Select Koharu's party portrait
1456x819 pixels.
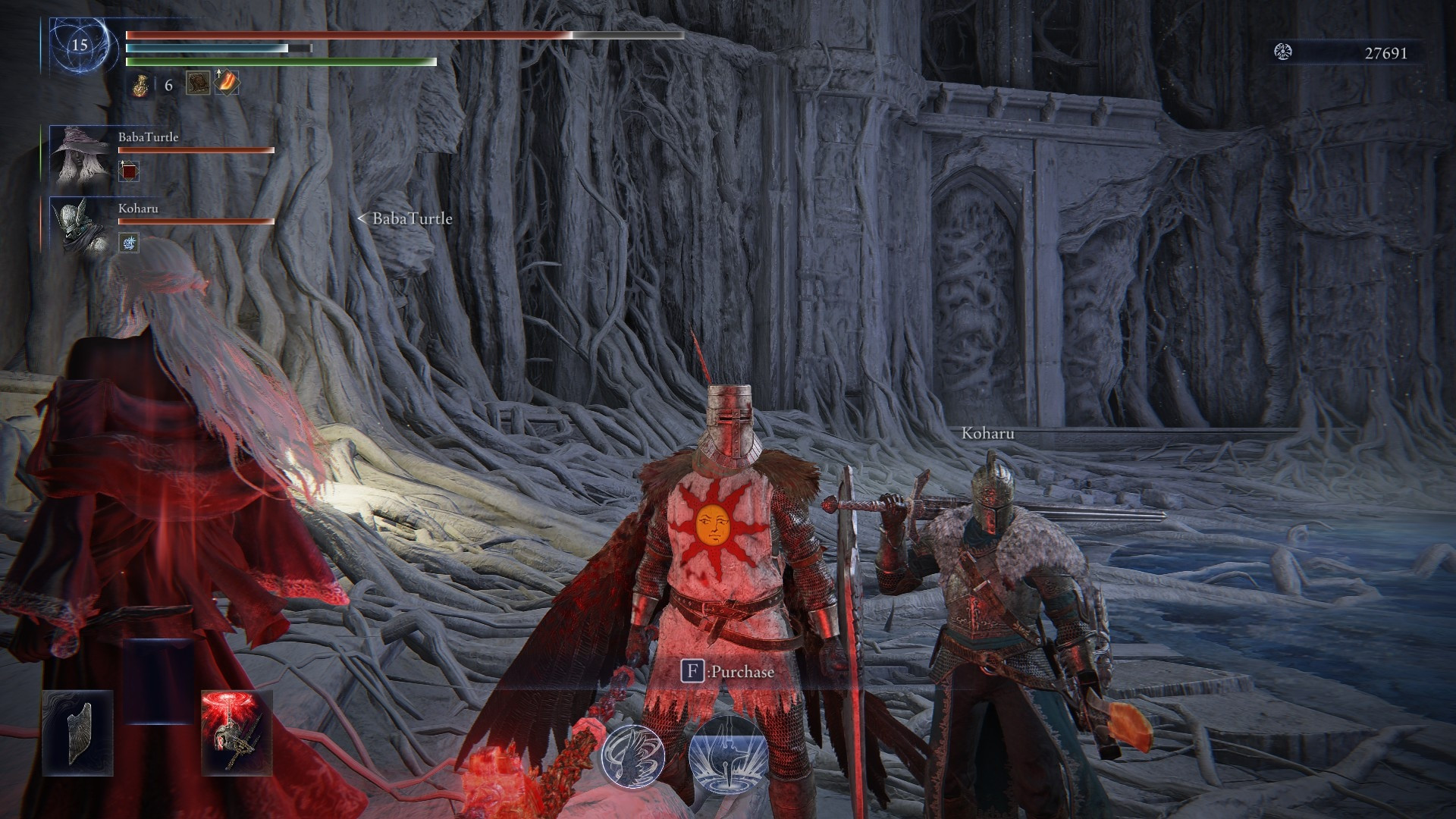[x=79, y=225]
